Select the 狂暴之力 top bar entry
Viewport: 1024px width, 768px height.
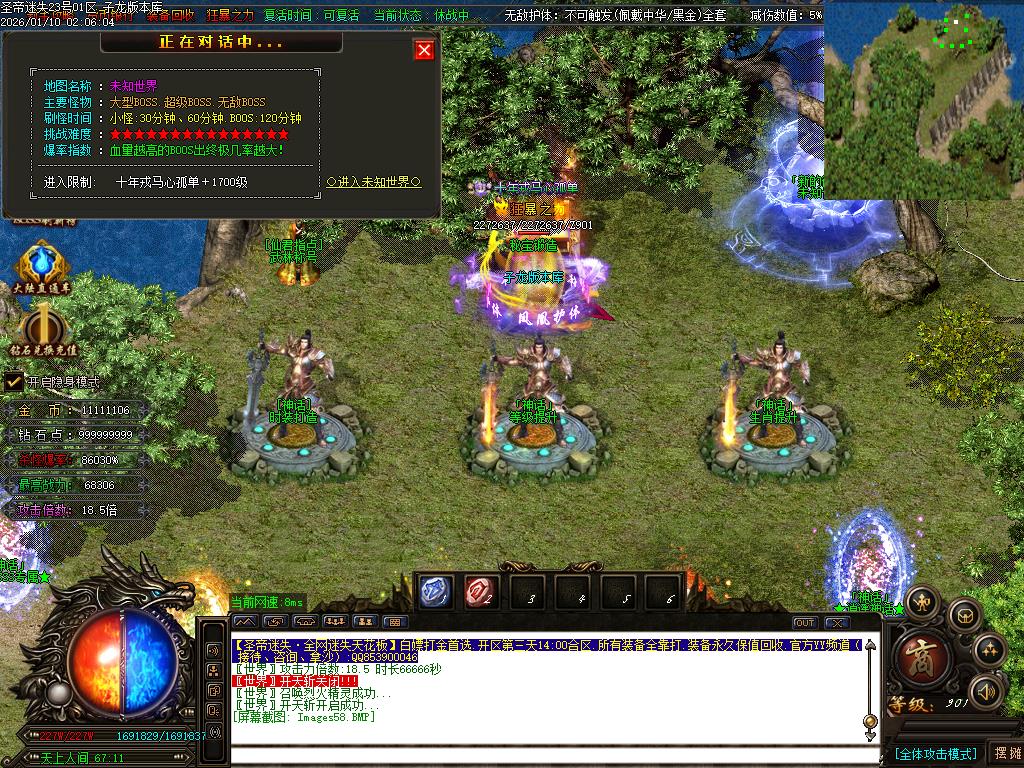(230, 16)
